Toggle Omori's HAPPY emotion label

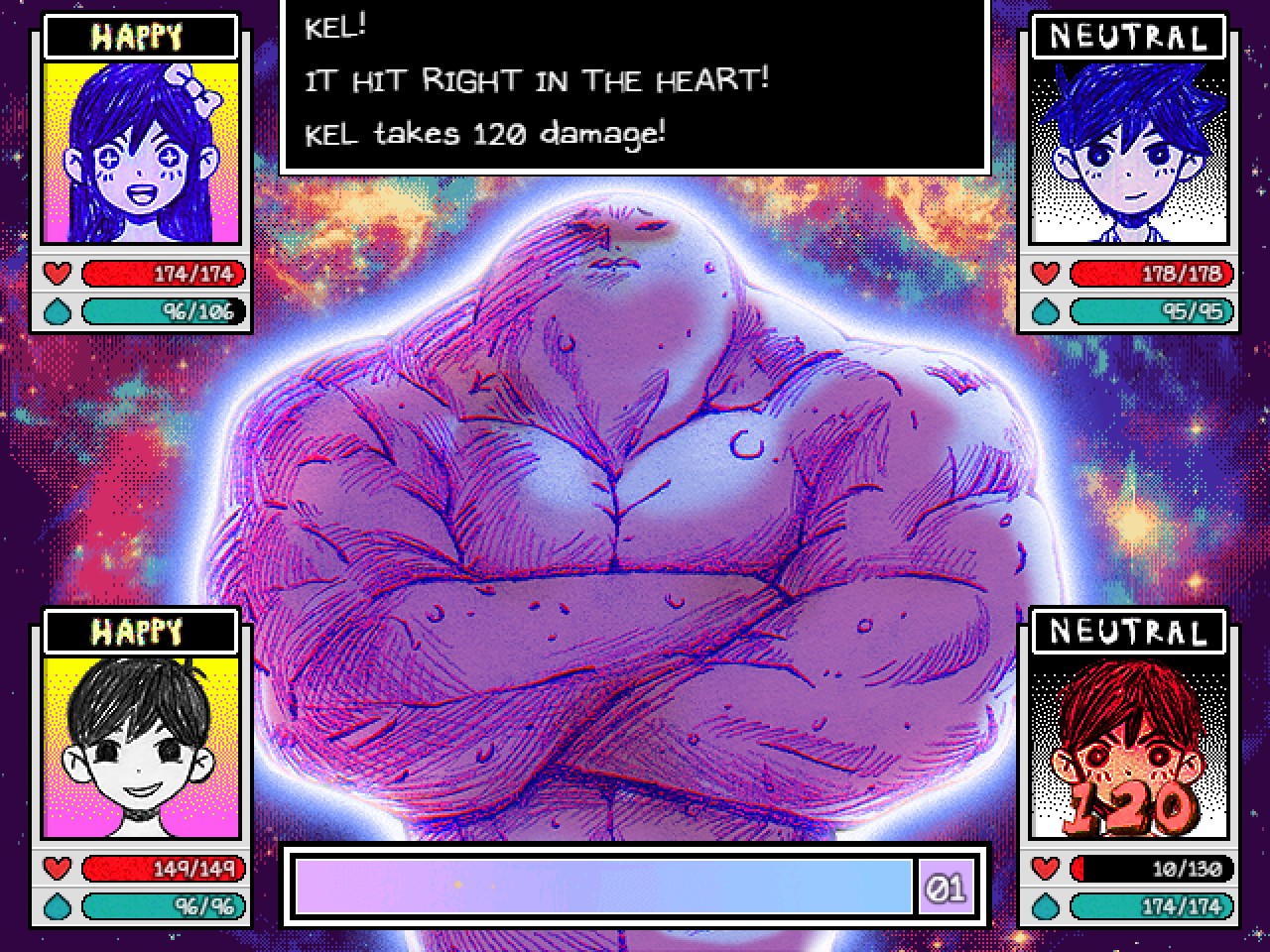pos(139,630)
